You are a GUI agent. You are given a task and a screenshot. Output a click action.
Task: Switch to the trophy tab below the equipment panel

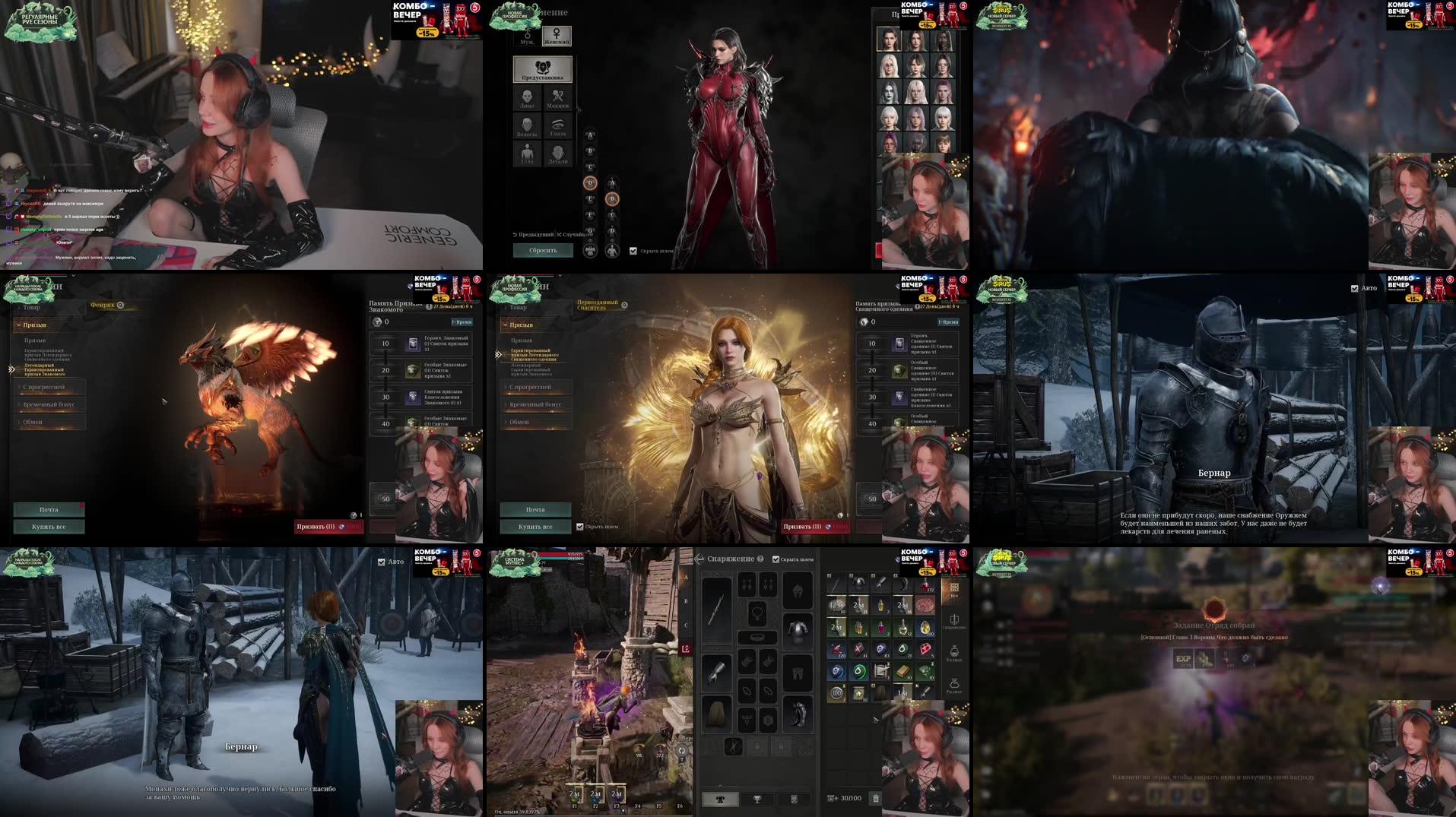[x=757, y=800]
